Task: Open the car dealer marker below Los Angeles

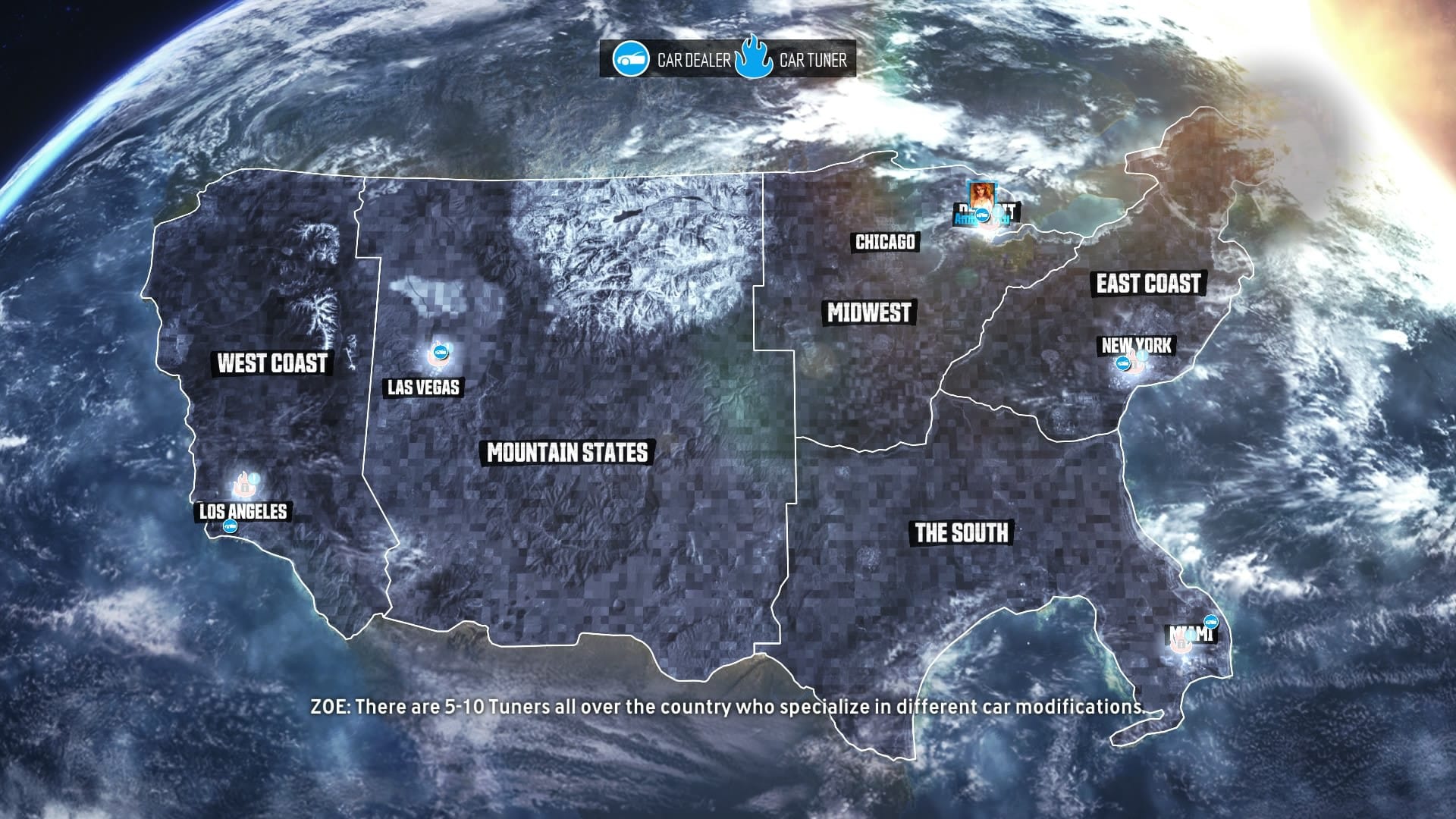Action: pos(230,526)
